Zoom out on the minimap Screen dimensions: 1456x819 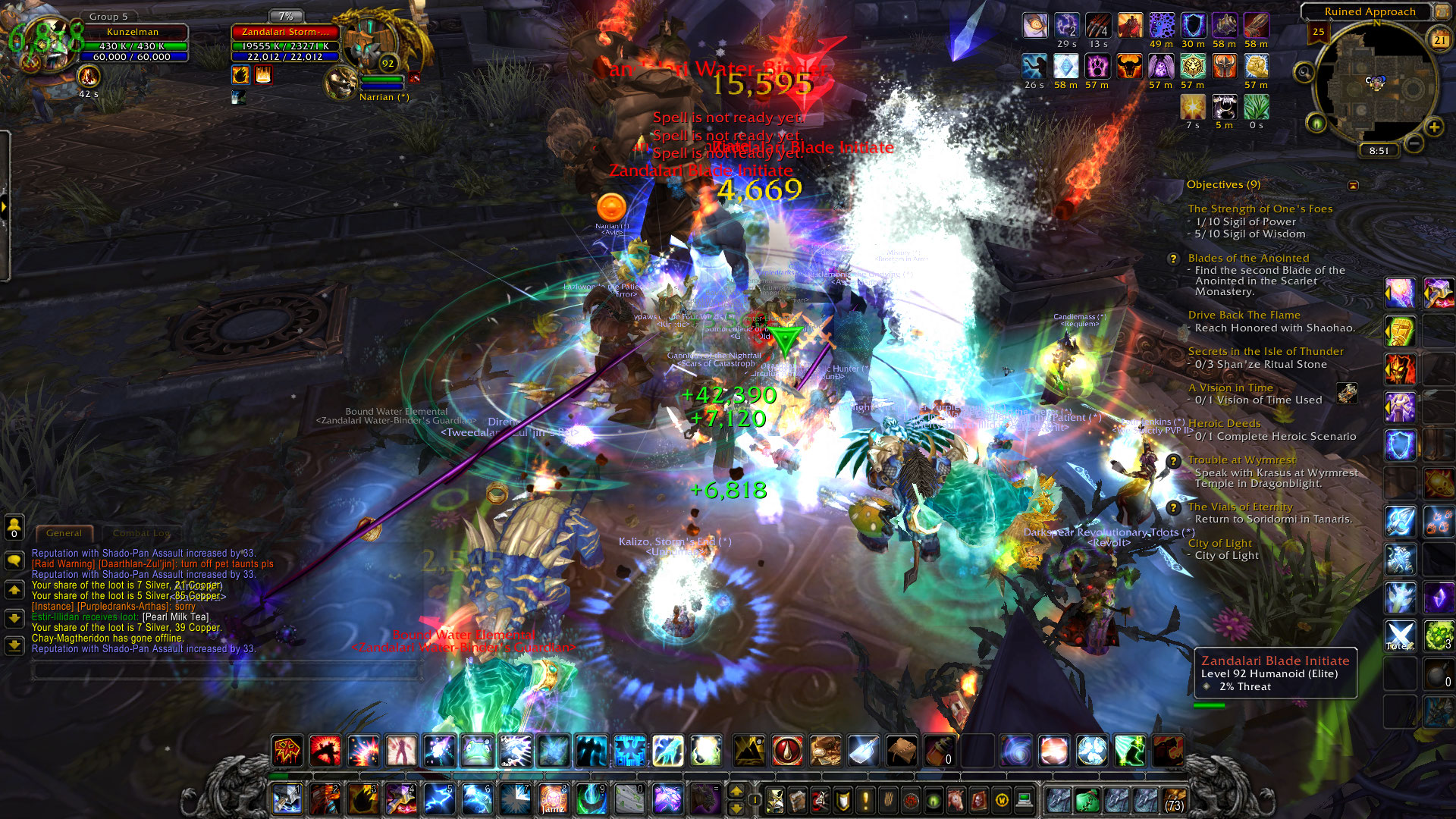1414,143
